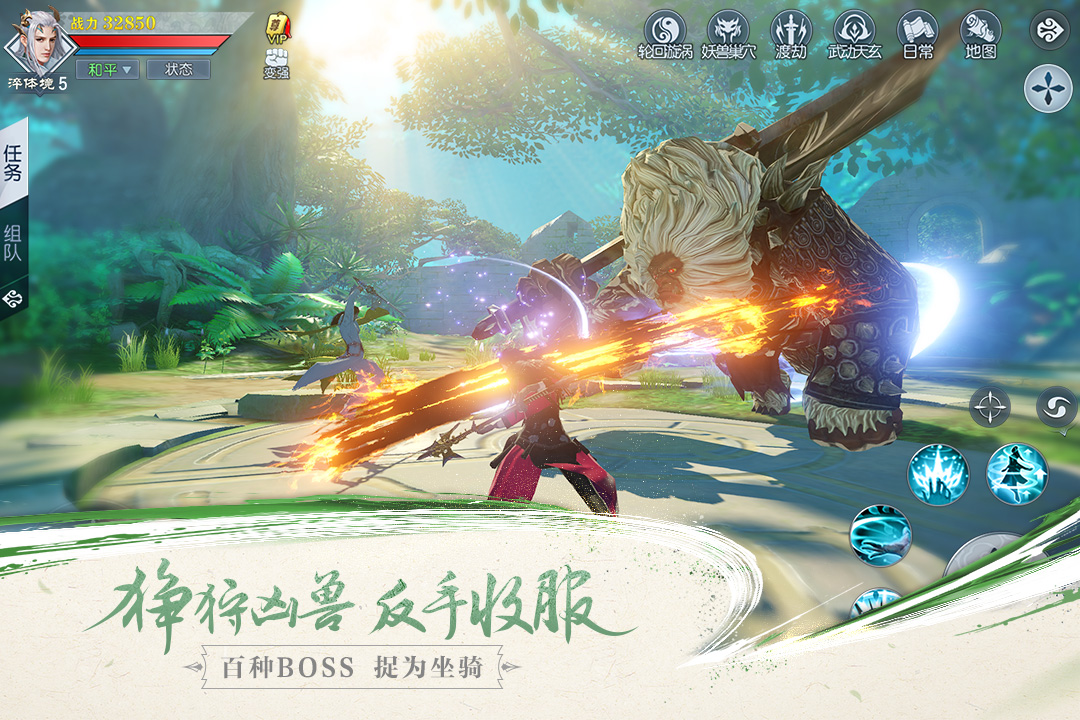Tap the swirl switch-target button

pos(1057,408)
